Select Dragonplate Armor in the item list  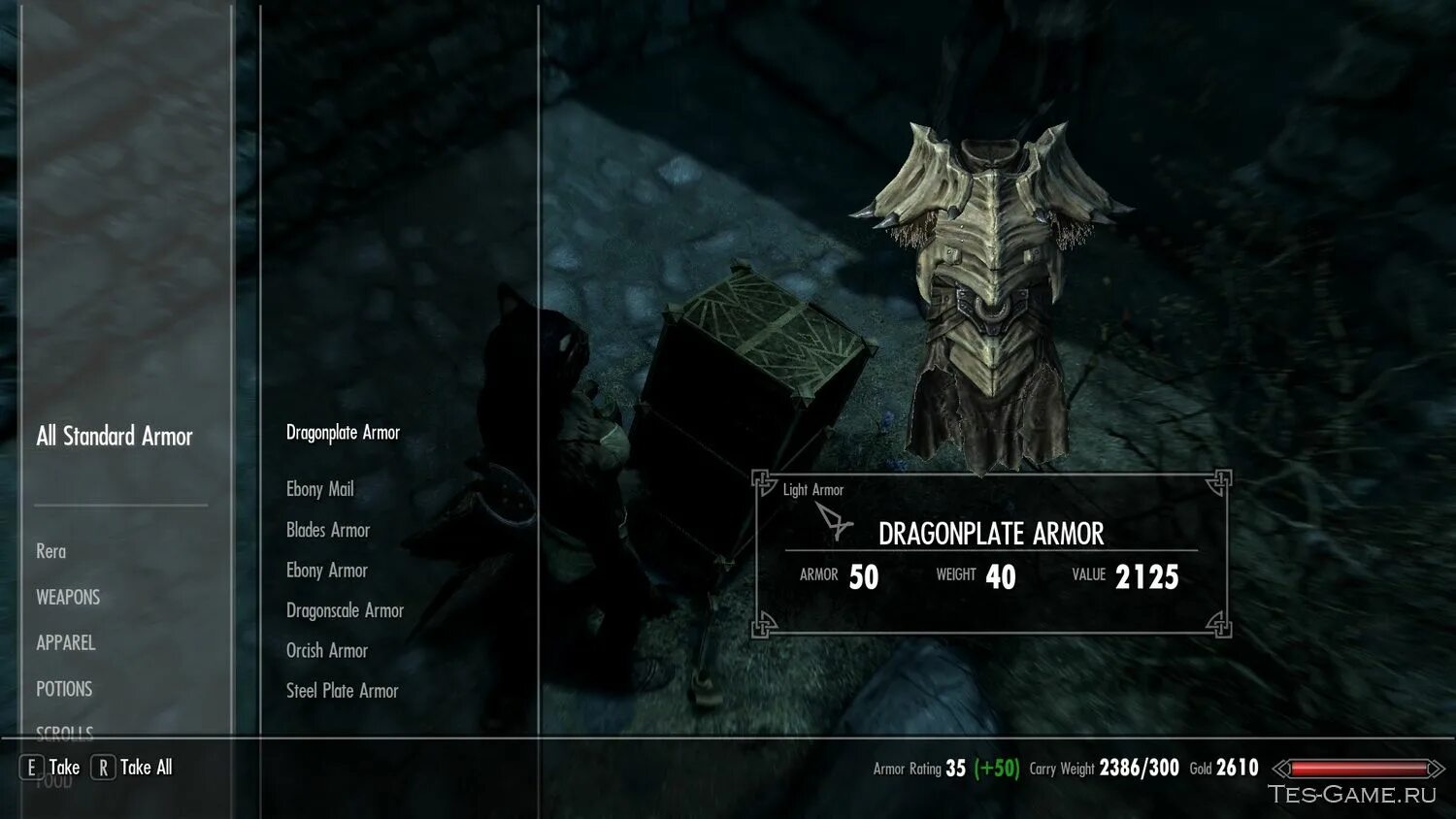pyautogui.click(x=343, y=433)
